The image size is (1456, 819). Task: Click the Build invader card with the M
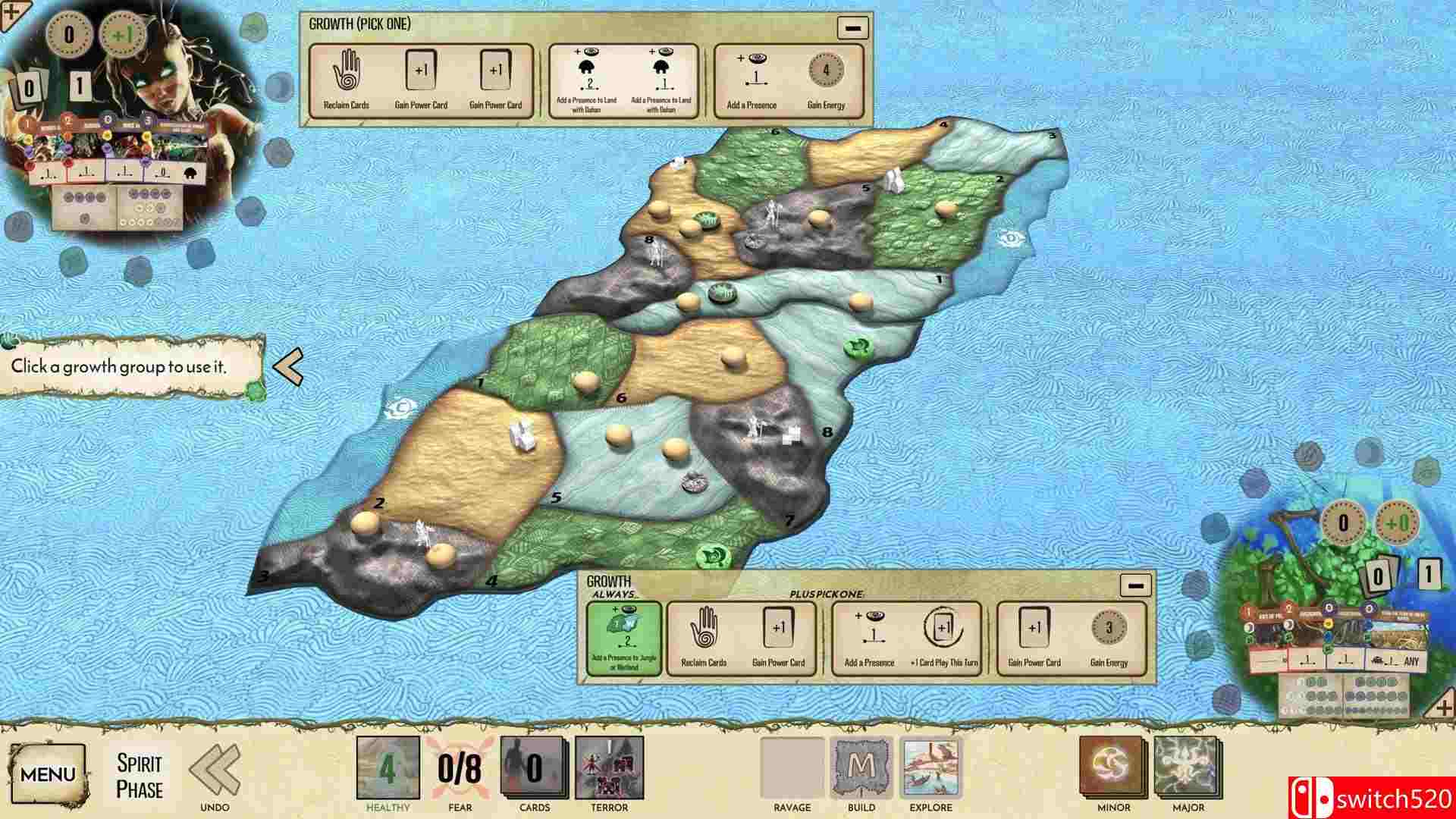[x=861, y=767]
